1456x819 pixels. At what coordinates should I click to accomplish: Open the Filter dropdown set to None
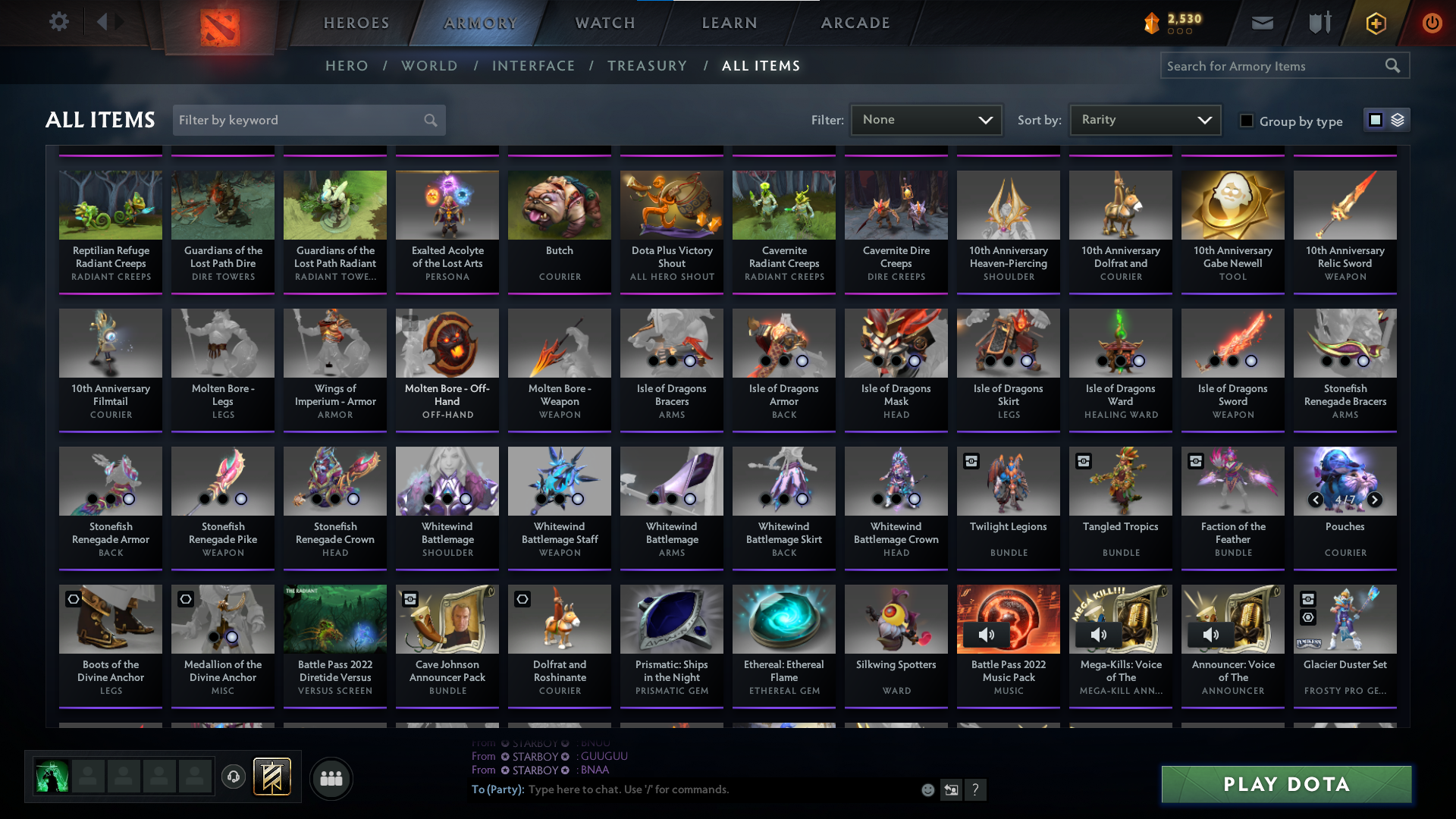(x=926, y=119)
